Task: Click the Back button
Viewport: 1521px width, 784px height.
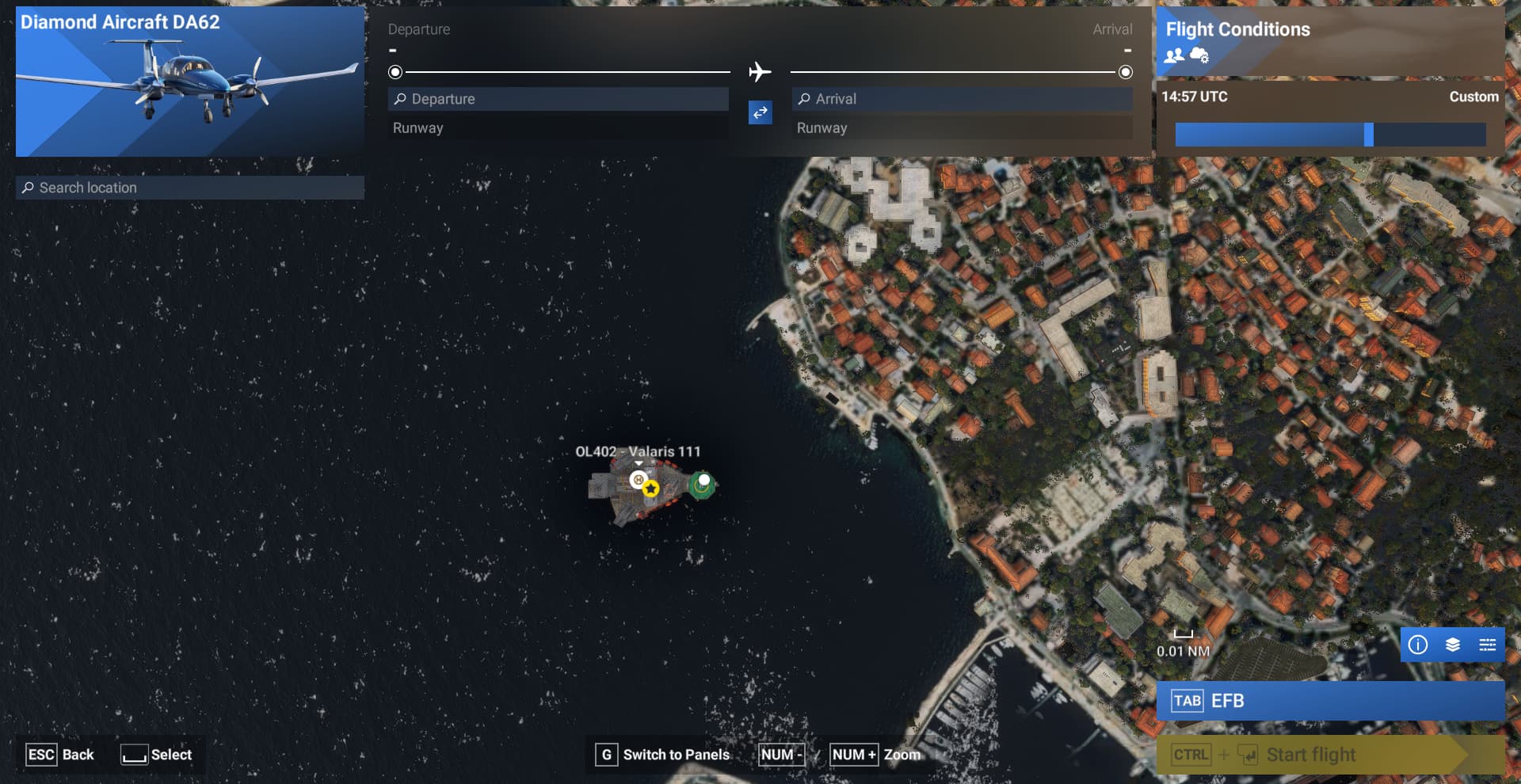Action: coord(59,755)
